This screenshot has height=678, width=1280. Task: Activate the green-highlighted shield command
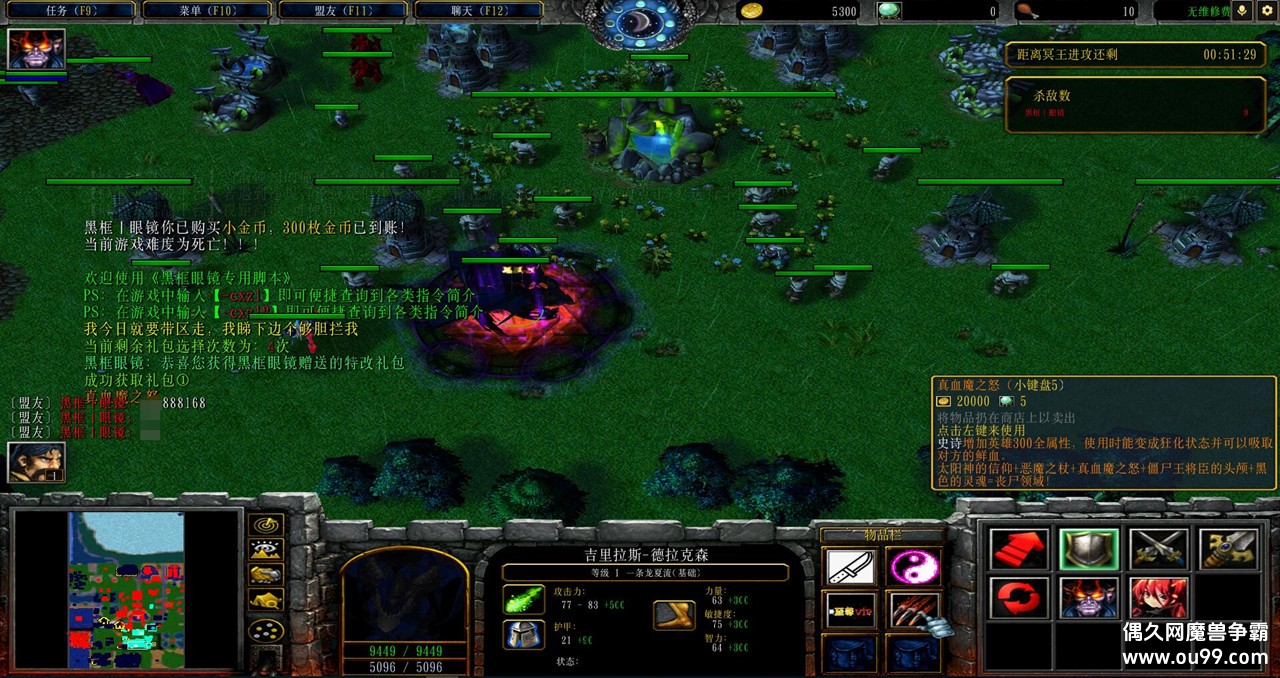1089,549
